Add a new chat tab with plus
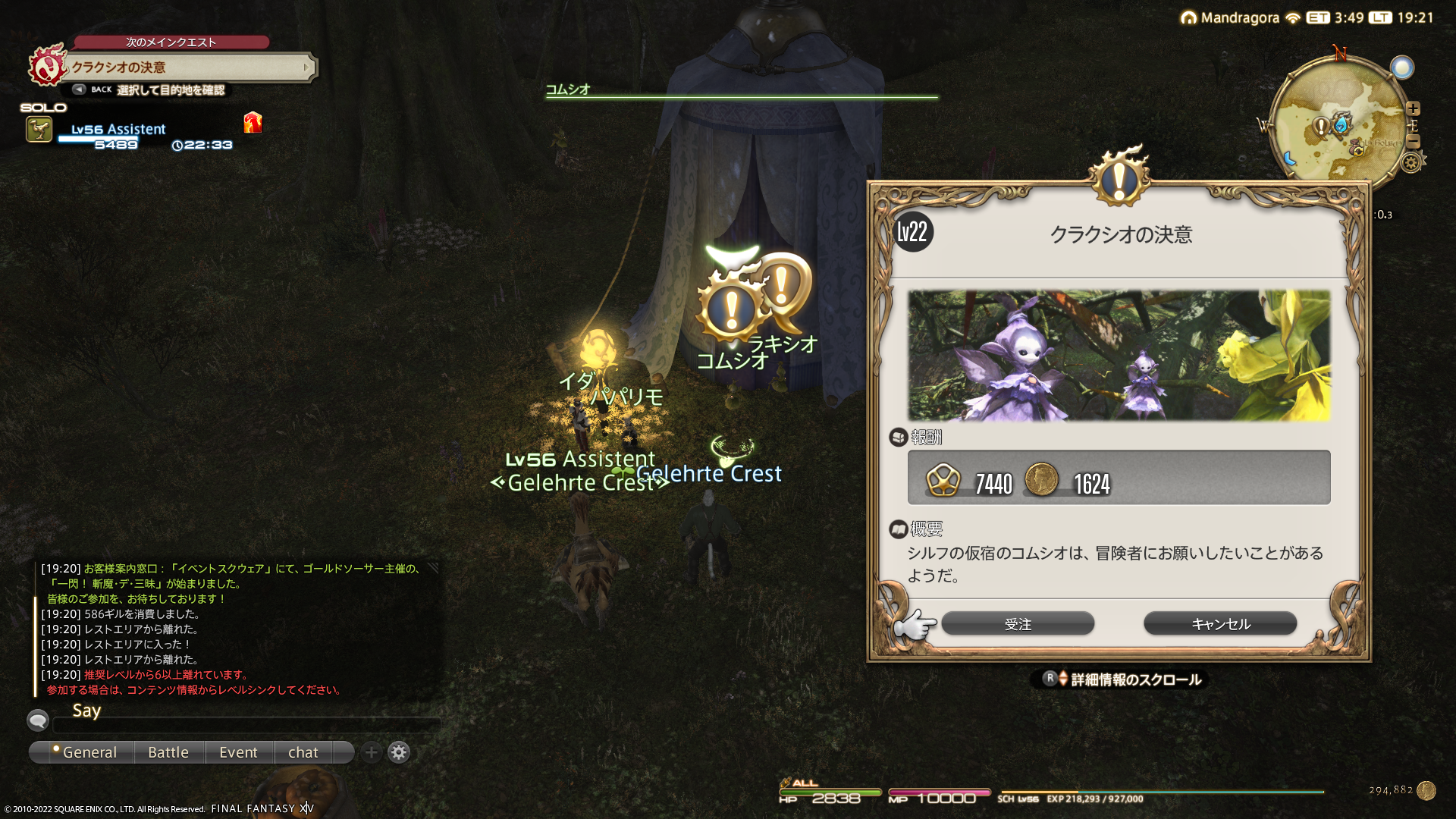The height and width of the screenshot is (819, 1456). (x=371, y=752)
